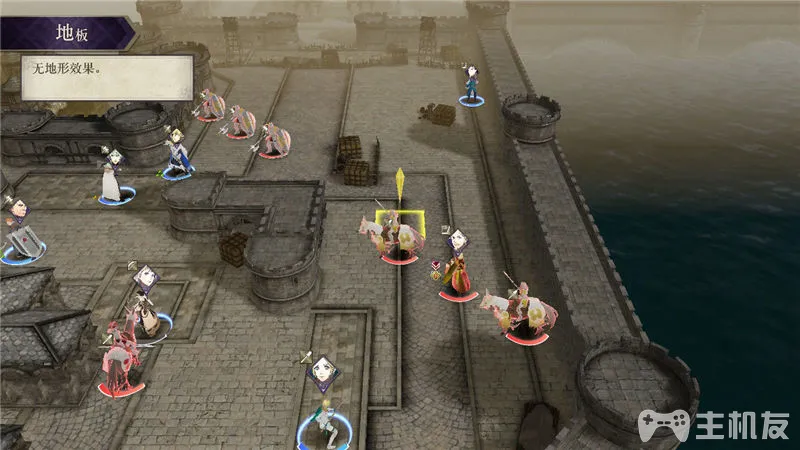This screenshot has width=800, height=450.
Task: Choose the enemy cavalry nearest the seaside wall
Action: (x=523, y=310)
